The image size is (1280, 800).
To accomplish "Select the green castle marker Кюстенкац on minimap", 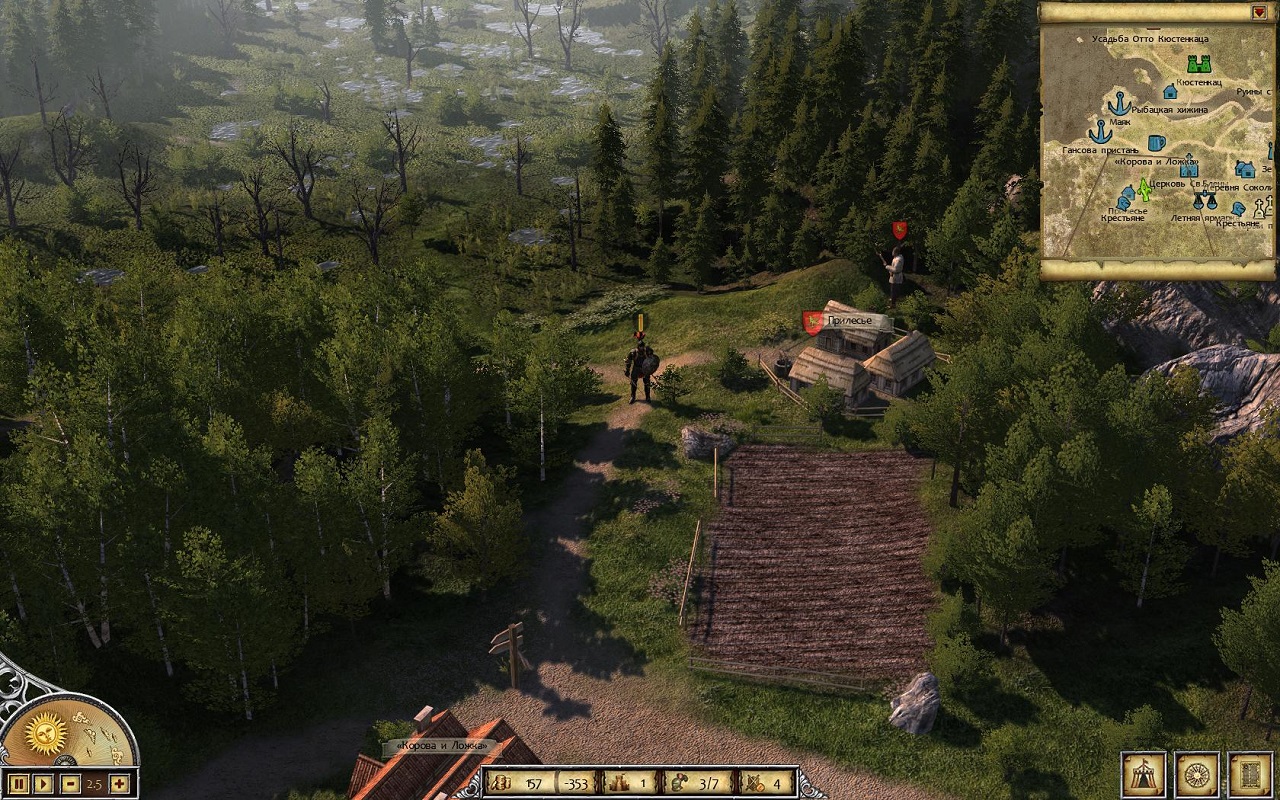I will tap(1199, 63).
